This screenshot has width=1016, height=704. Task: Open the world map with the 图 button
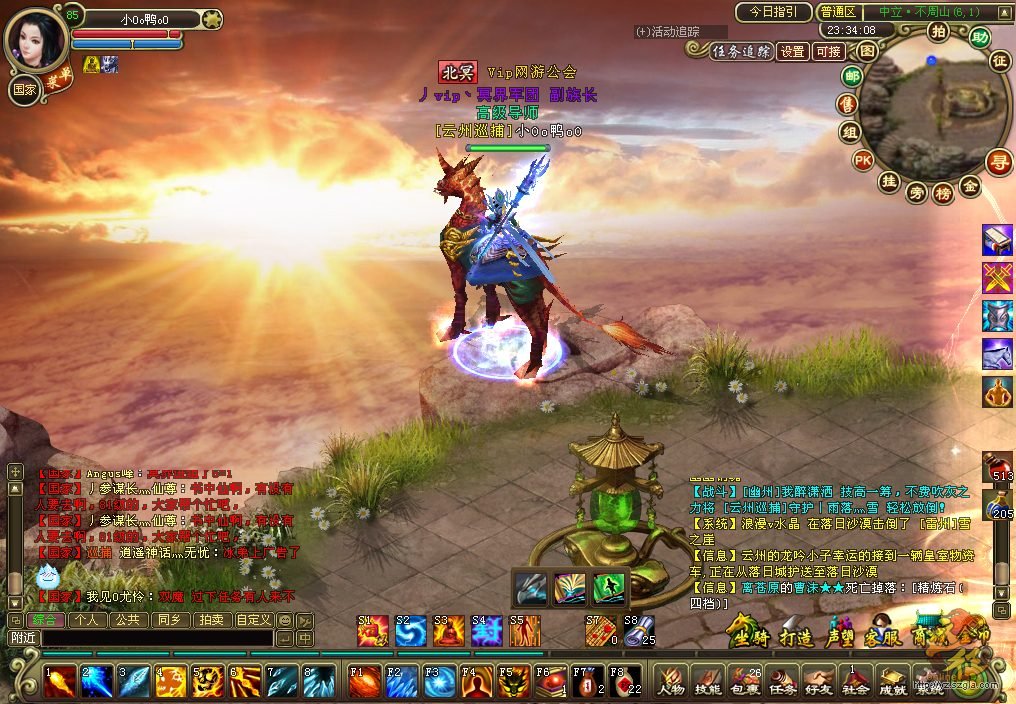point(868,50)
